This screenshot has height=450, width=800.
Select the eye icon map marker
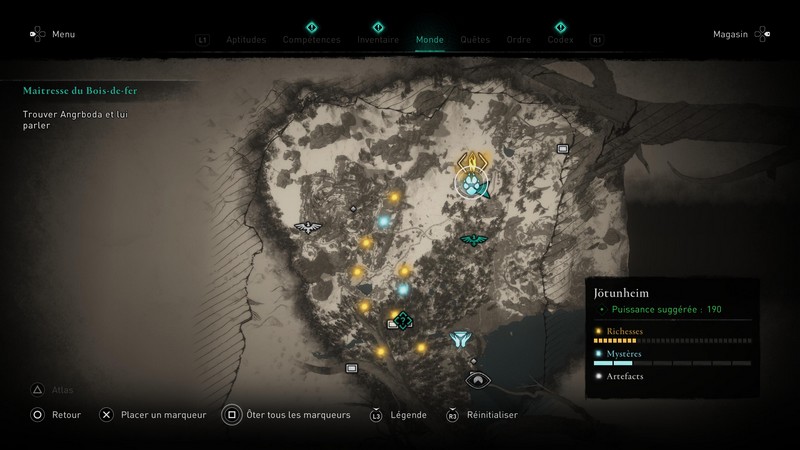pyautogui.click(x=478, y=379)
